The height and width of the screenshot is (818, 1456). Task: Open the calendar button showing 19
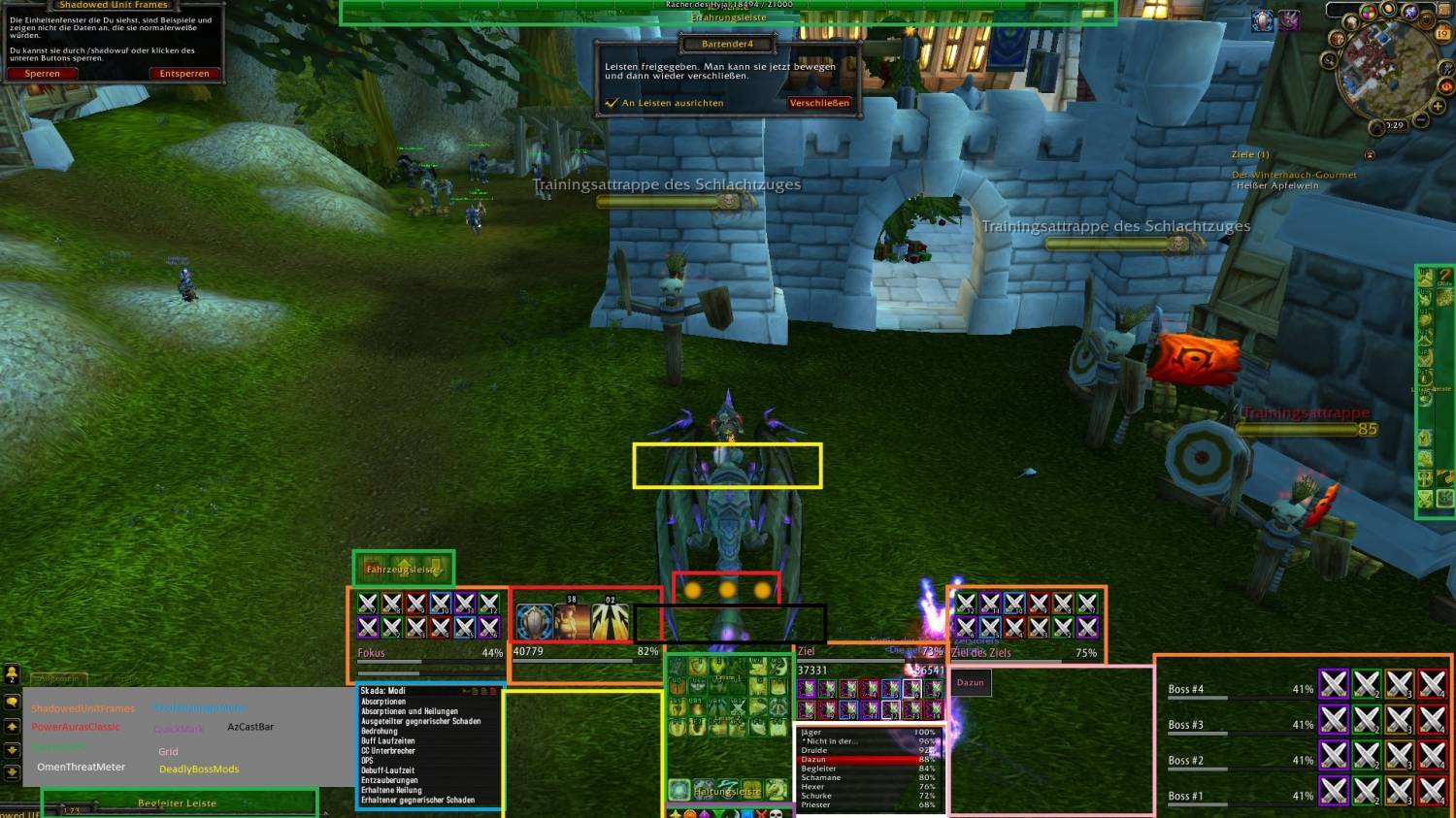[x=1442, y=34]
